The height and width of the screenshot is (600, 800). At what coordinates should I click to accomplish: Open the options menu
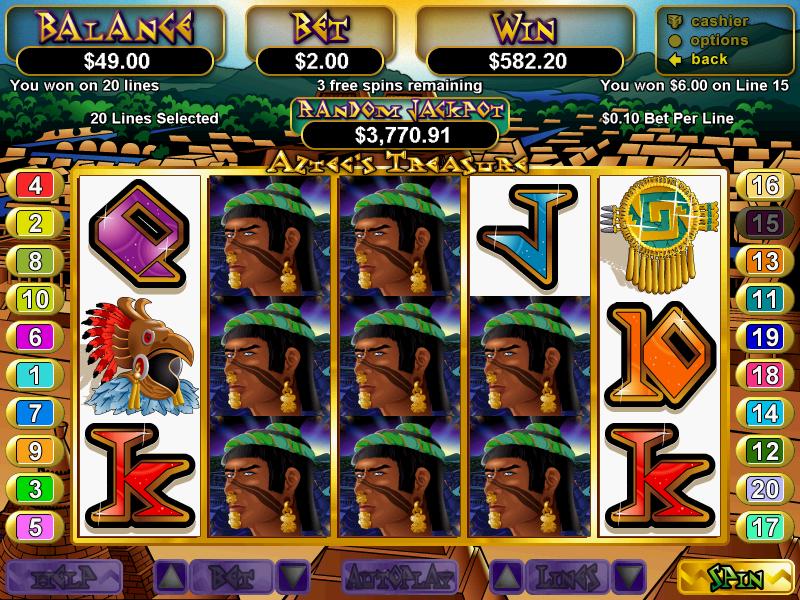point(717,40)
